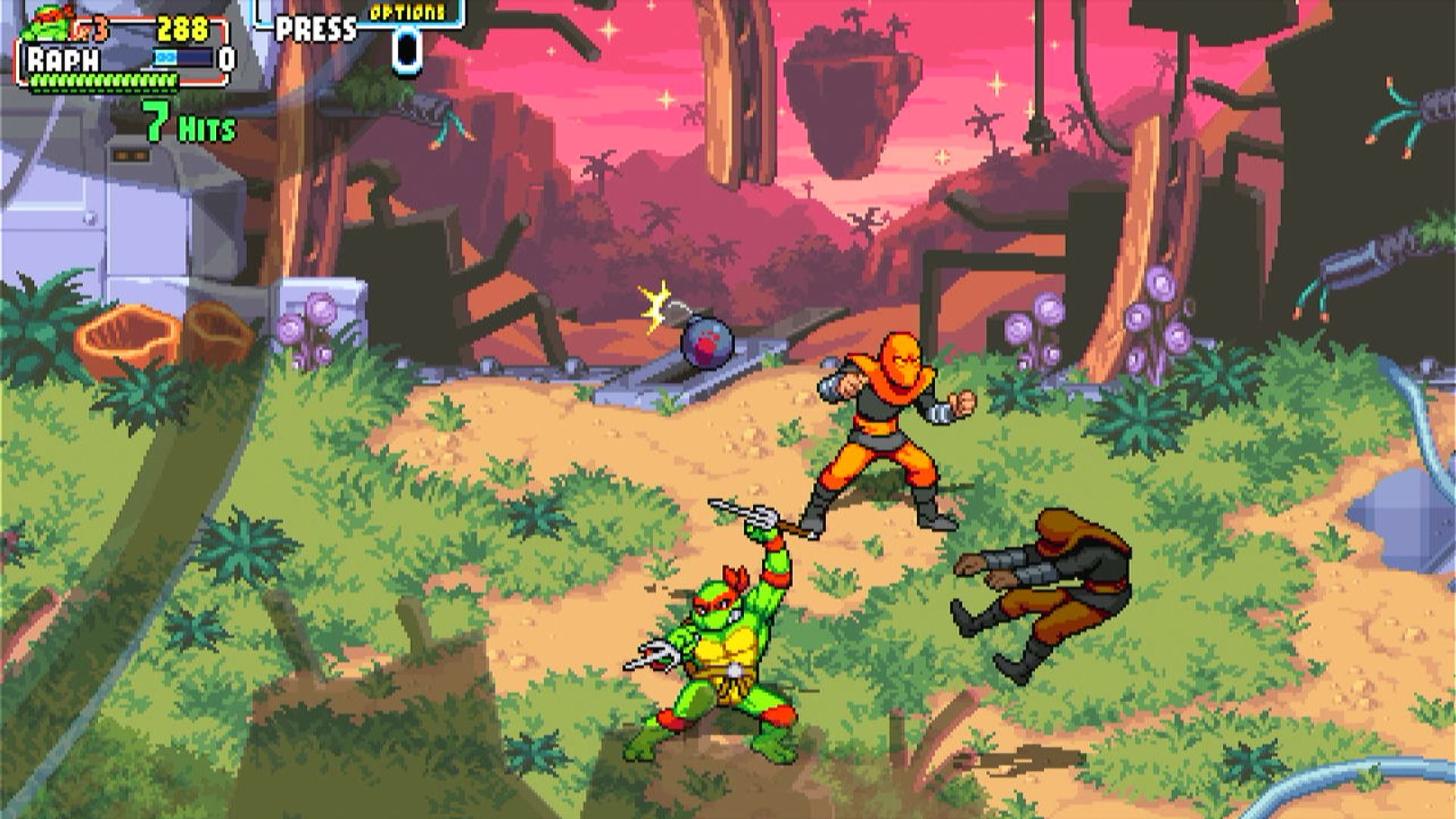Click Raph's turtle portrait icon
The width and height of the screenshot is (1456, 819).
tap(47, 24)
